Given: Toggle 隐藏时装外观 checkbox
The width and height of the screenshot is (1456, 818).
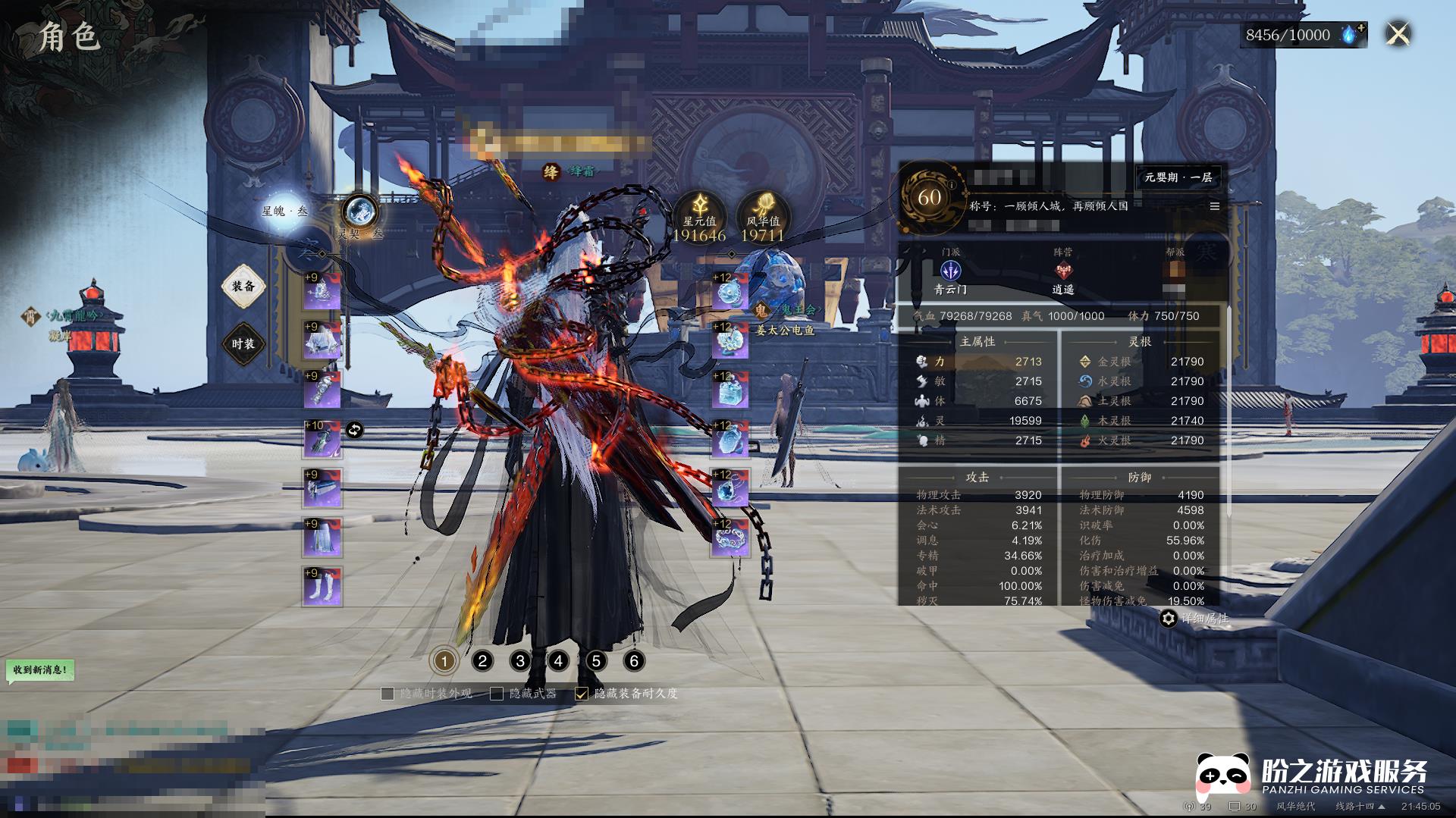Looking at the screenshot, I should [388, 694].
